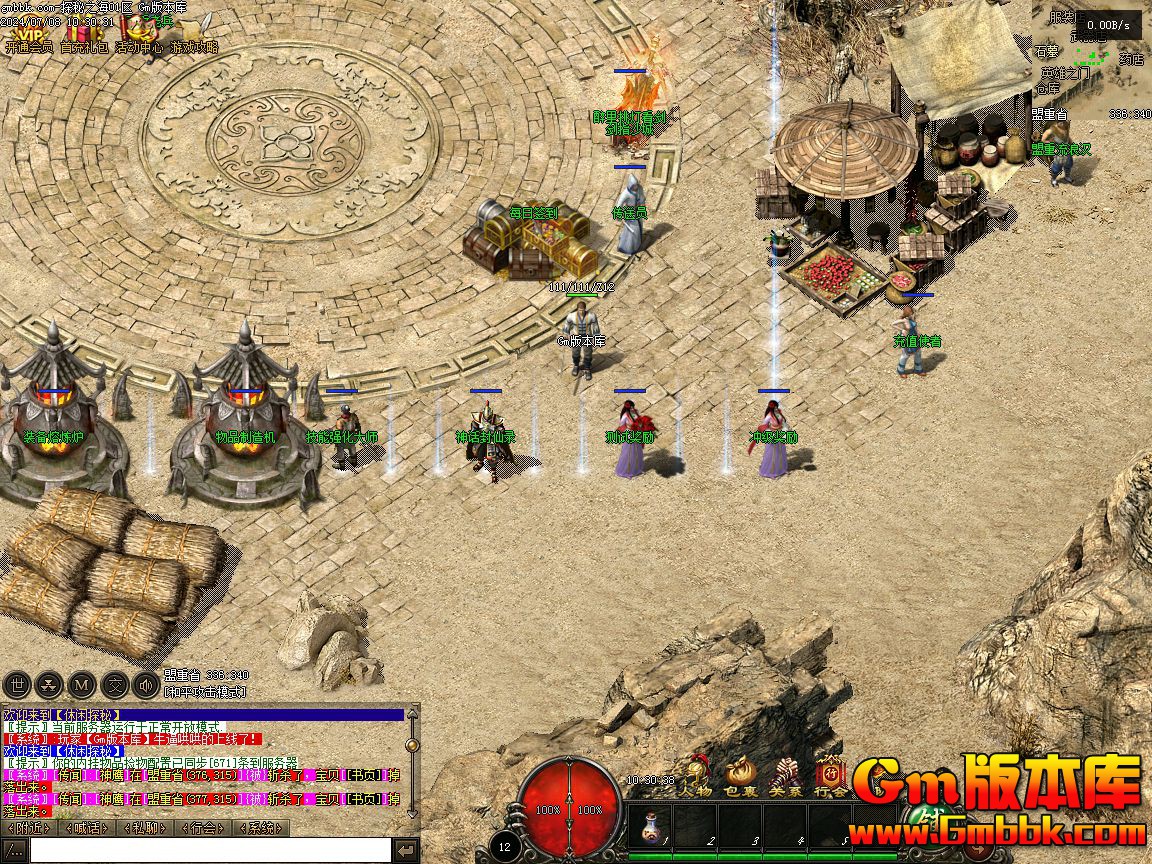Open the character (人物) panel
Image resolution: width=1152 pixels, height=864 pixels.
(x=695, y=775)
